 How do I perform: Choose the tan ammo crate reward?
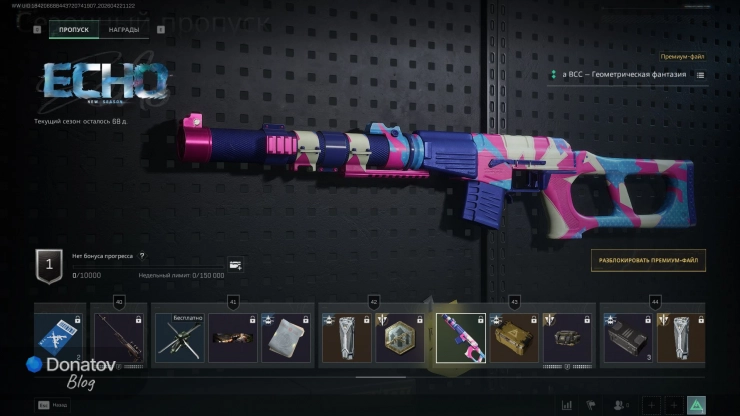513,337
